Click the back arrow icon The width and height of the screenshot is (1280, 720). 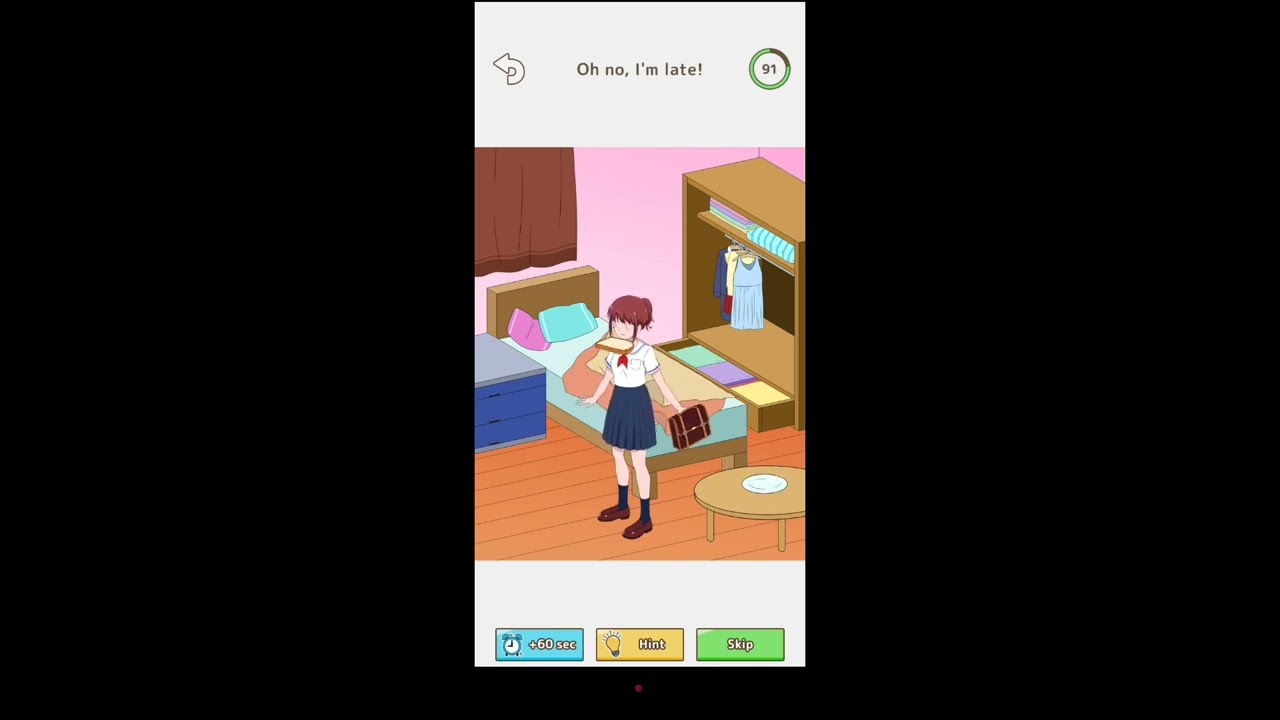pyautogui.click(x=509, y=68)
